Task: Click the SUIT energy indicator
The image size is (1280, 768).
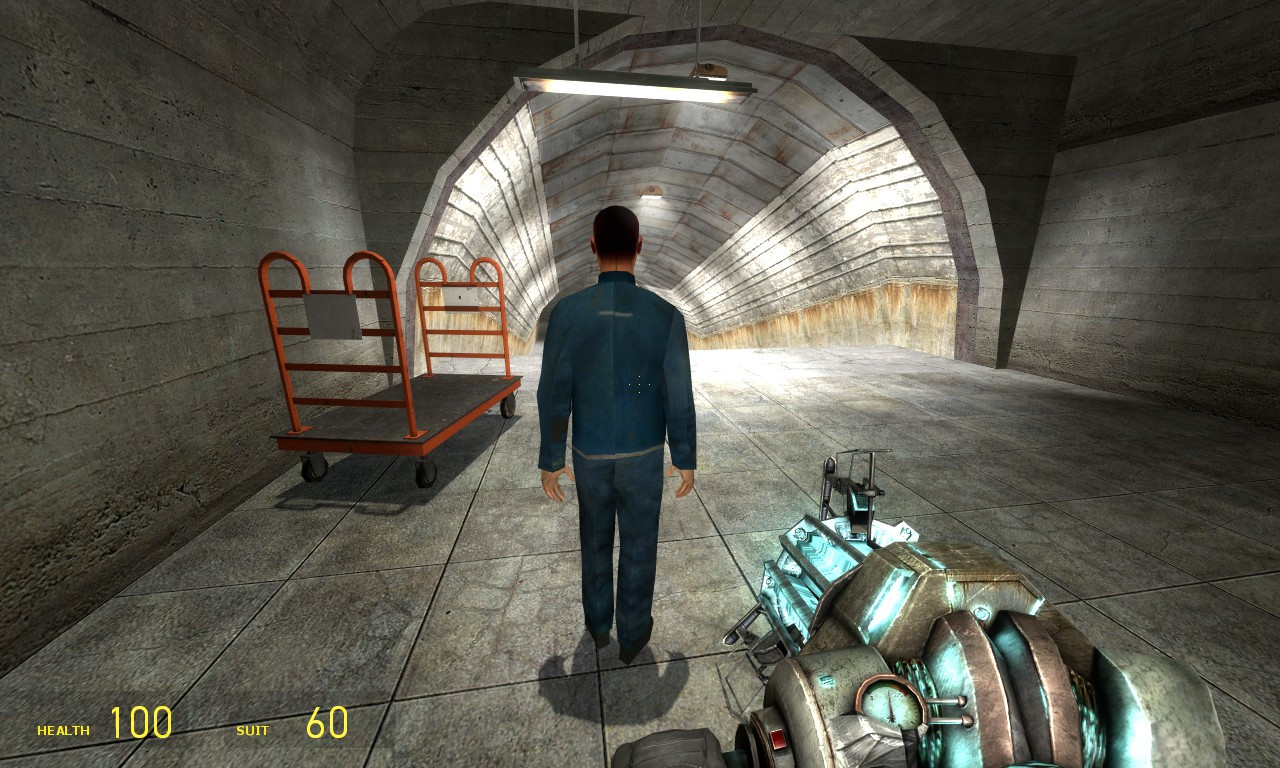Action: pyautogui.click(x=252, y=729)
